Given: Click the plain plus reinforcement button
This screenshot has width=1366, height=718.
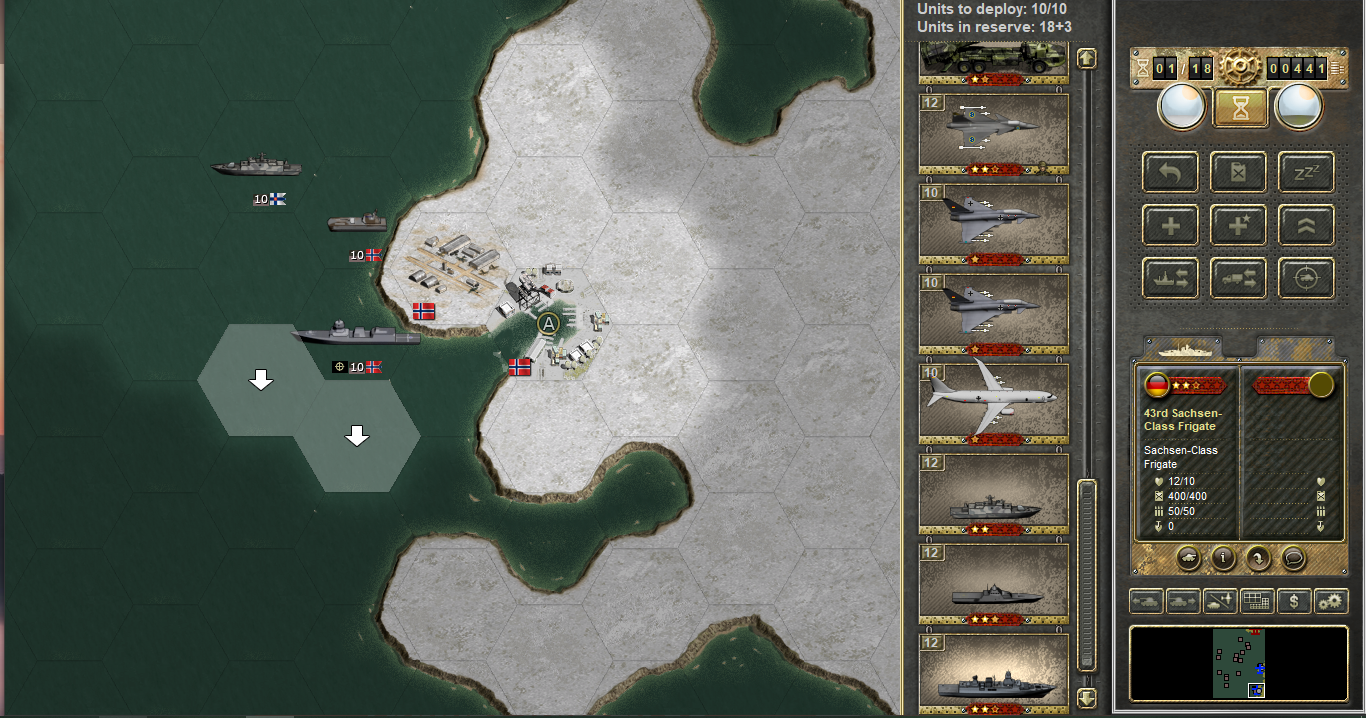Looking at the screenshot, I should coord(1170,225).
